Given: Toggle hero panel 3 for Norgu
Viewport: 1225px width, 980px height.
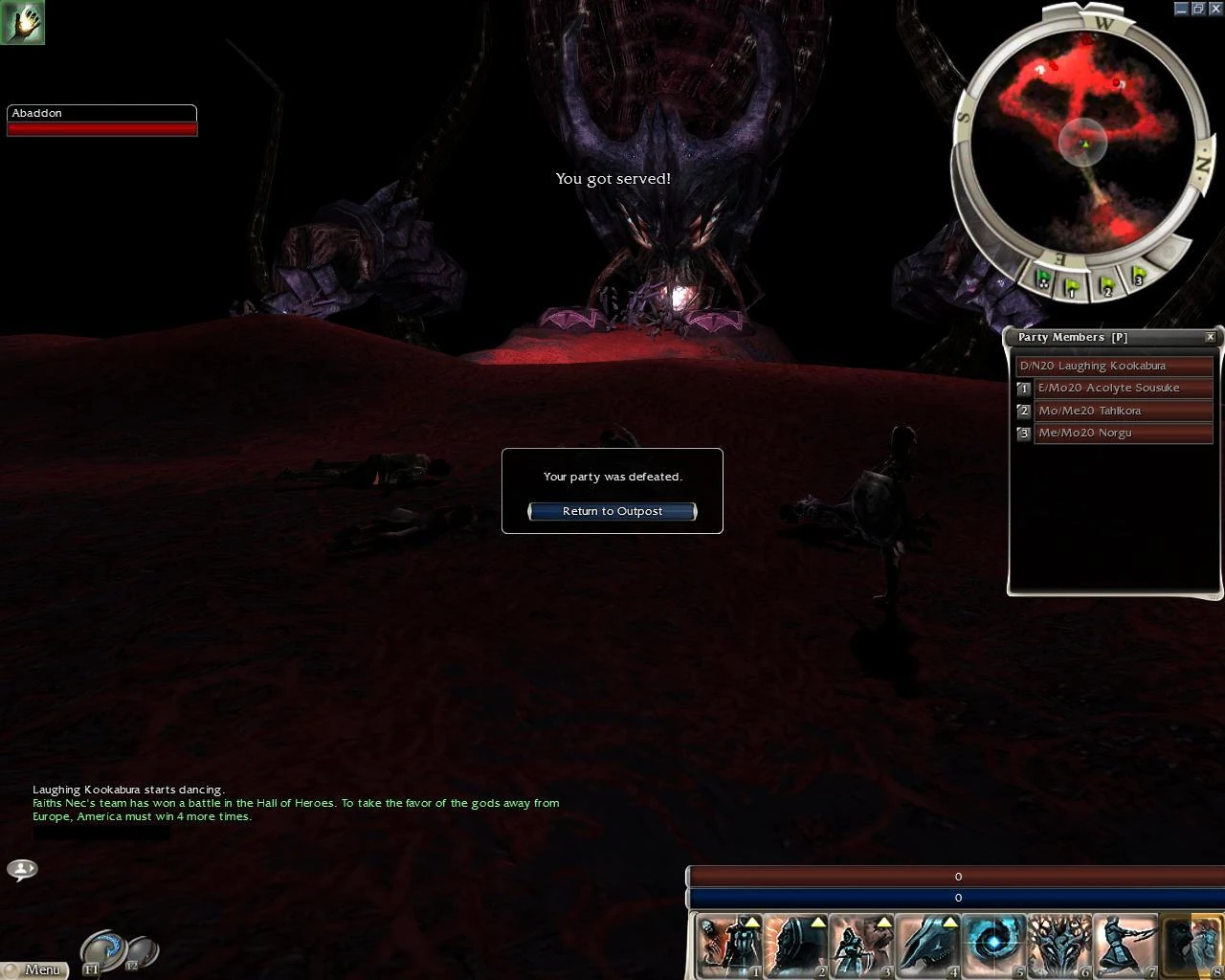Looking at the screenshot, I should [1023, 433].
